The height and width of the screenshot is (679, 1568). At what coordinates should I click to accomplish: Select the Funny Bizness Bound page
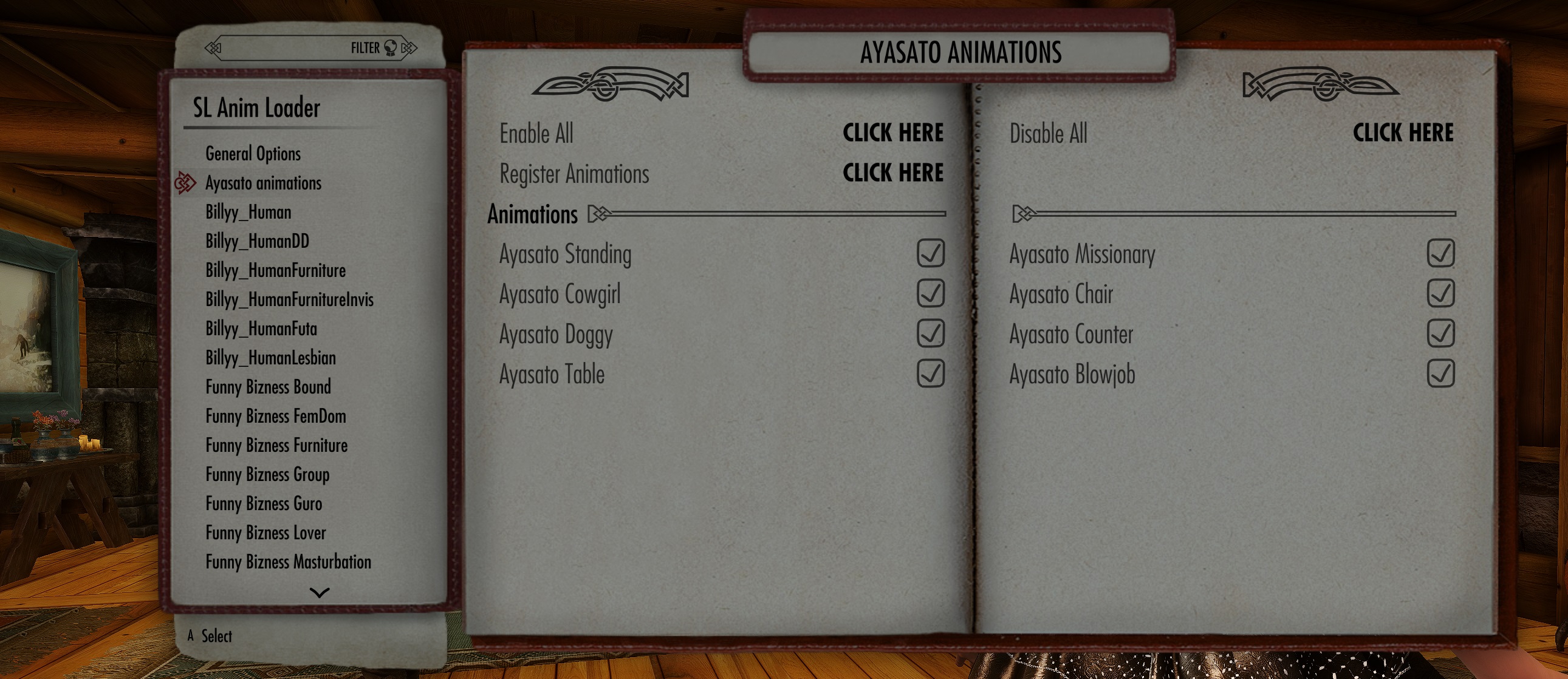[x=268, y=387]
